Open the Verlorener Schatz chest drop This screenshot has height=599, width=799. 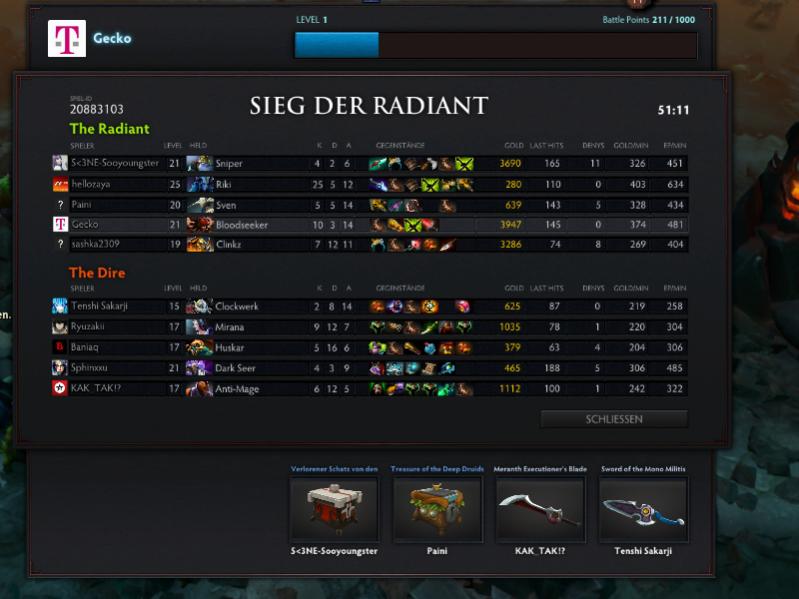[334, 509]
